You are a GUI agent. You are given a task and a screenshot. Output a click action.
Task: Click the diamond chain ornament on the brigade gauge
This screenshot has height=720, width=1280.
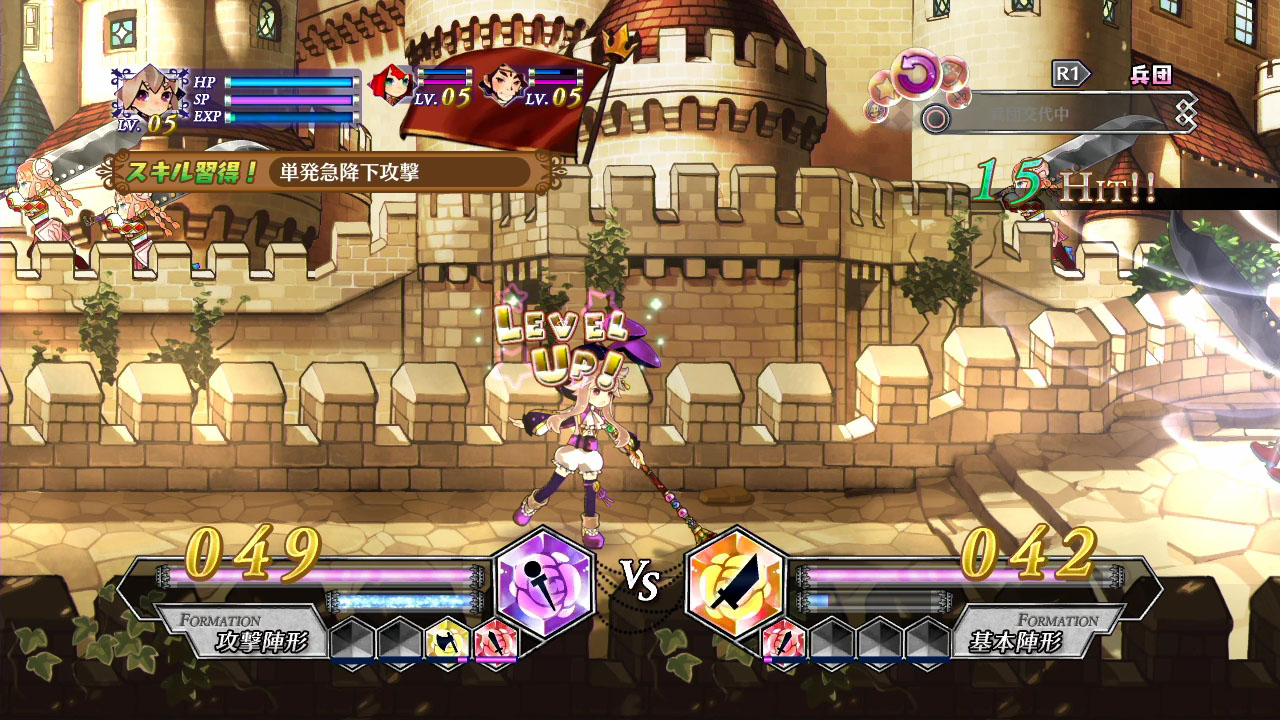1184,110
